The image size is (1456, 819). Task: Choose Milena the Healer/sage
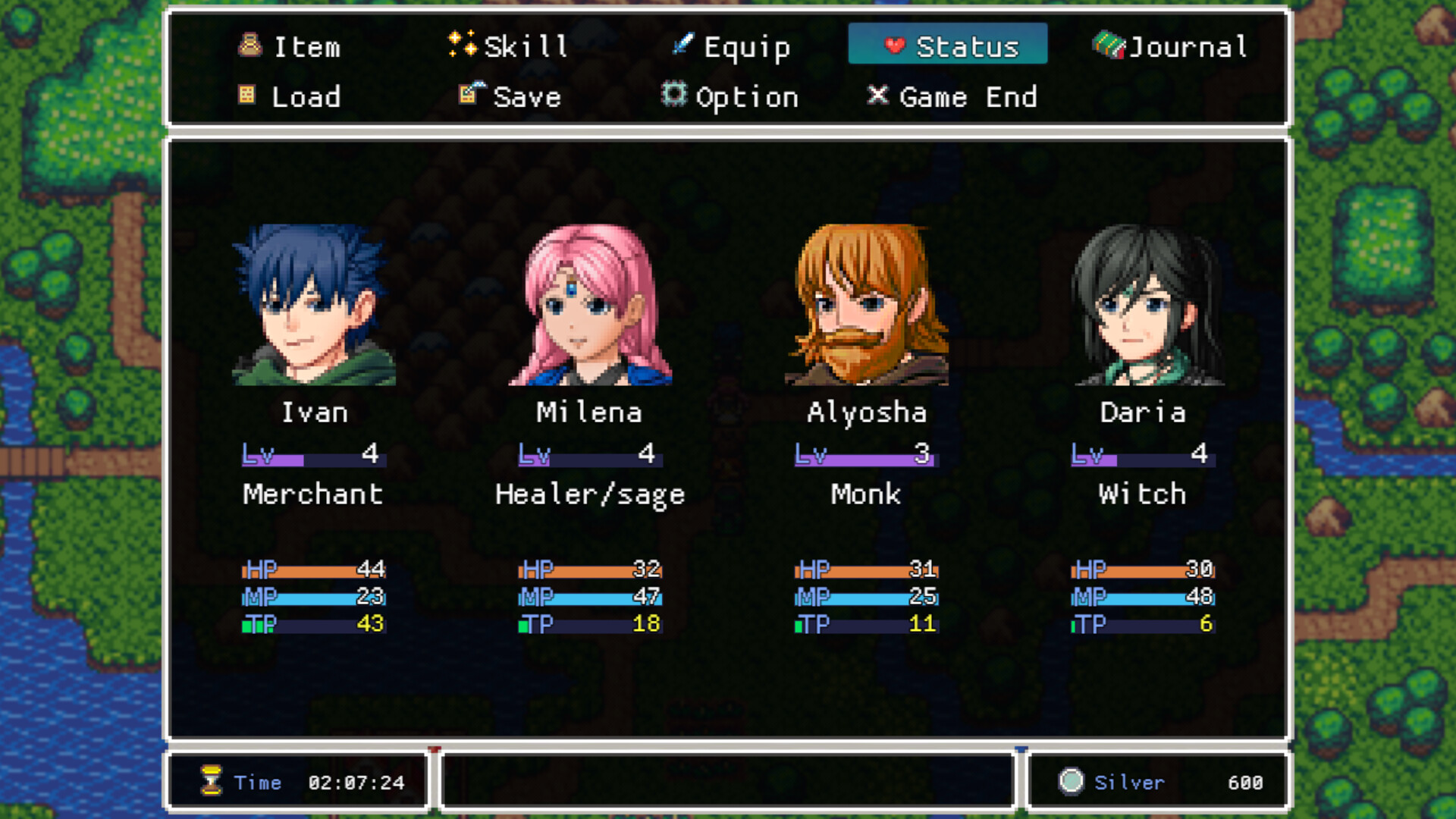click(x=590, y=305)
